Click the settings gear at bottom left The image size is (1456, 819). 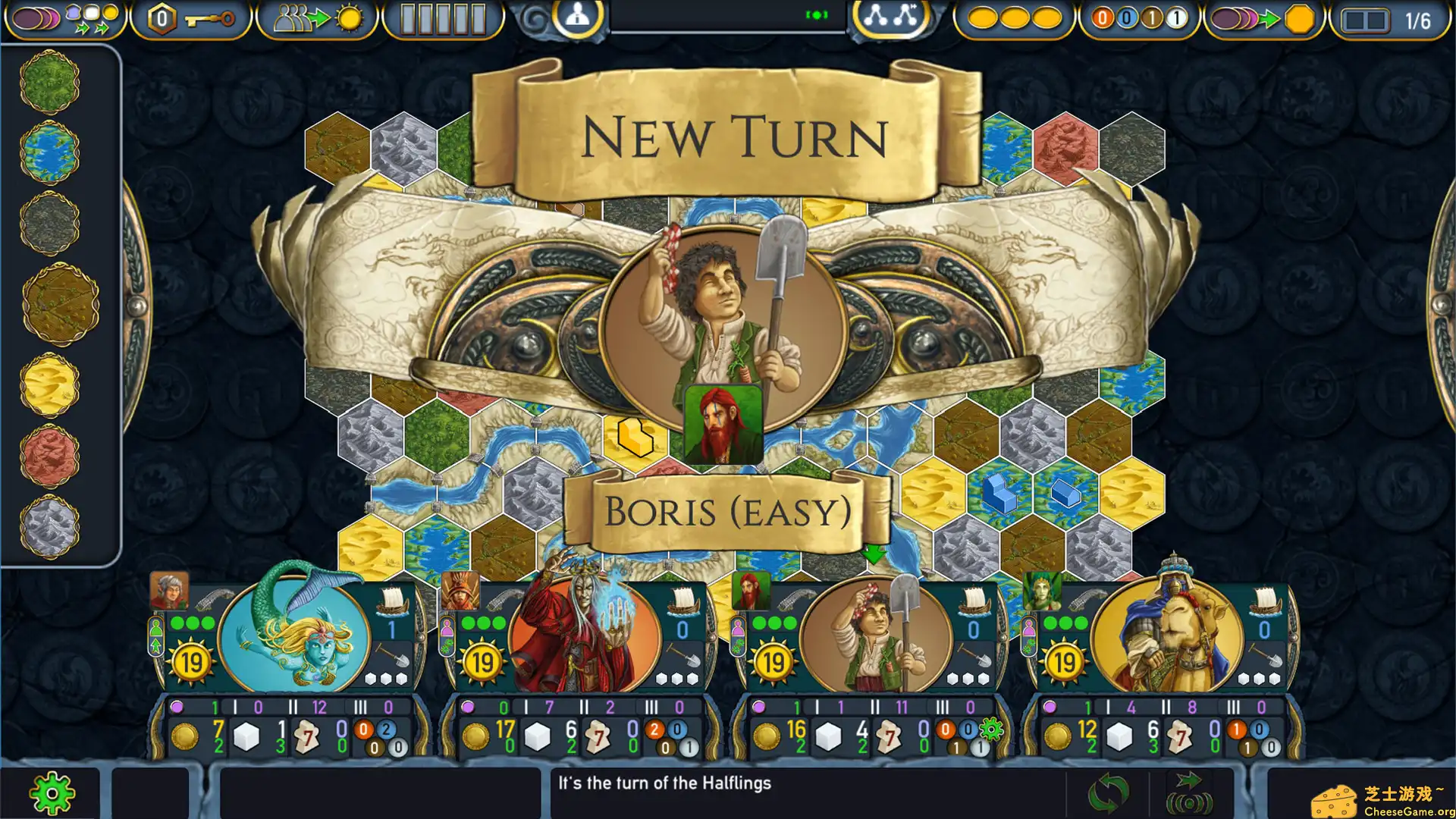click(52, 792)
